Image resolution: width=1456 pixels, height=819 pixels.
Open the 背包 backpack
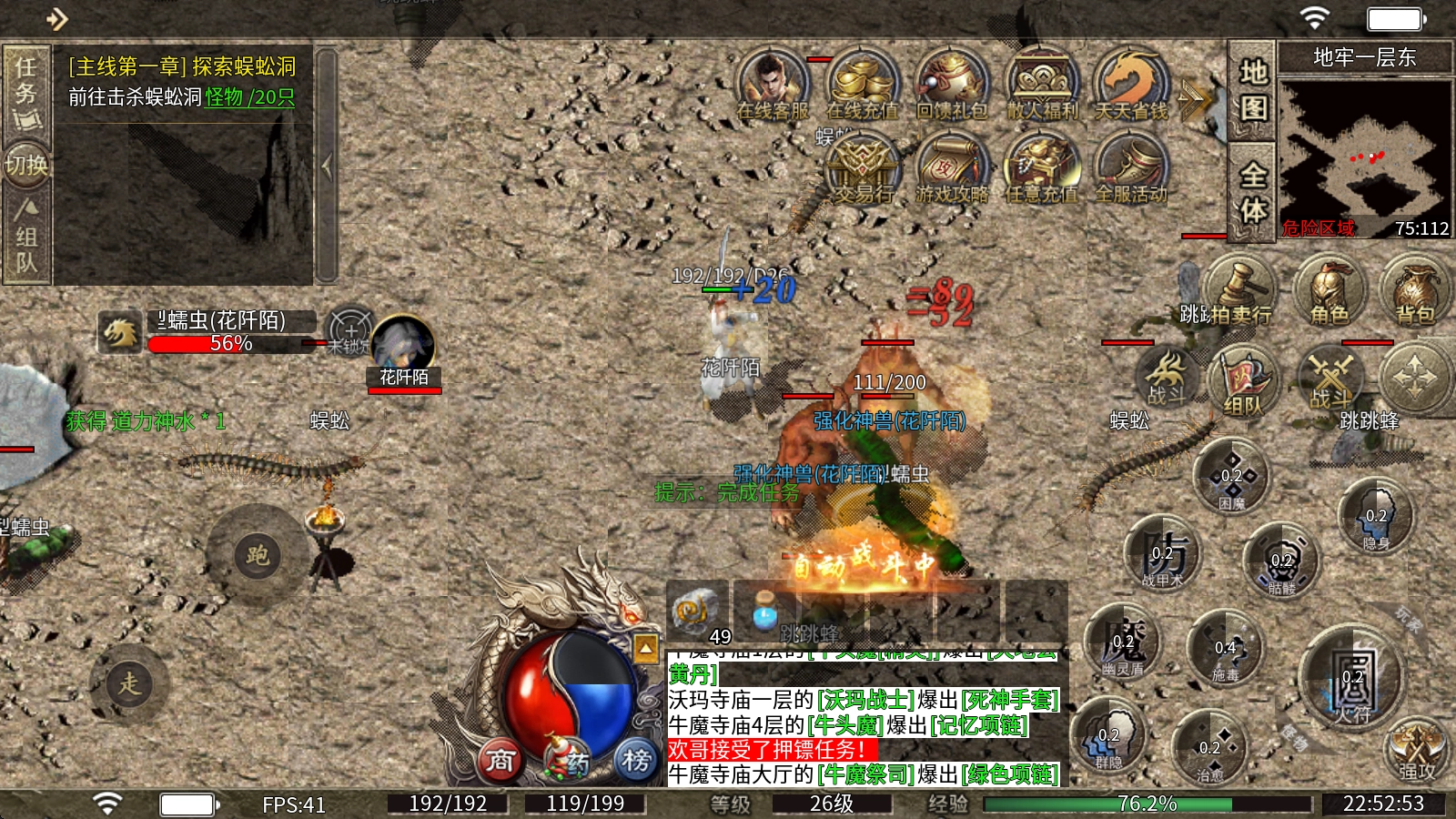(x=1415, y=289)
